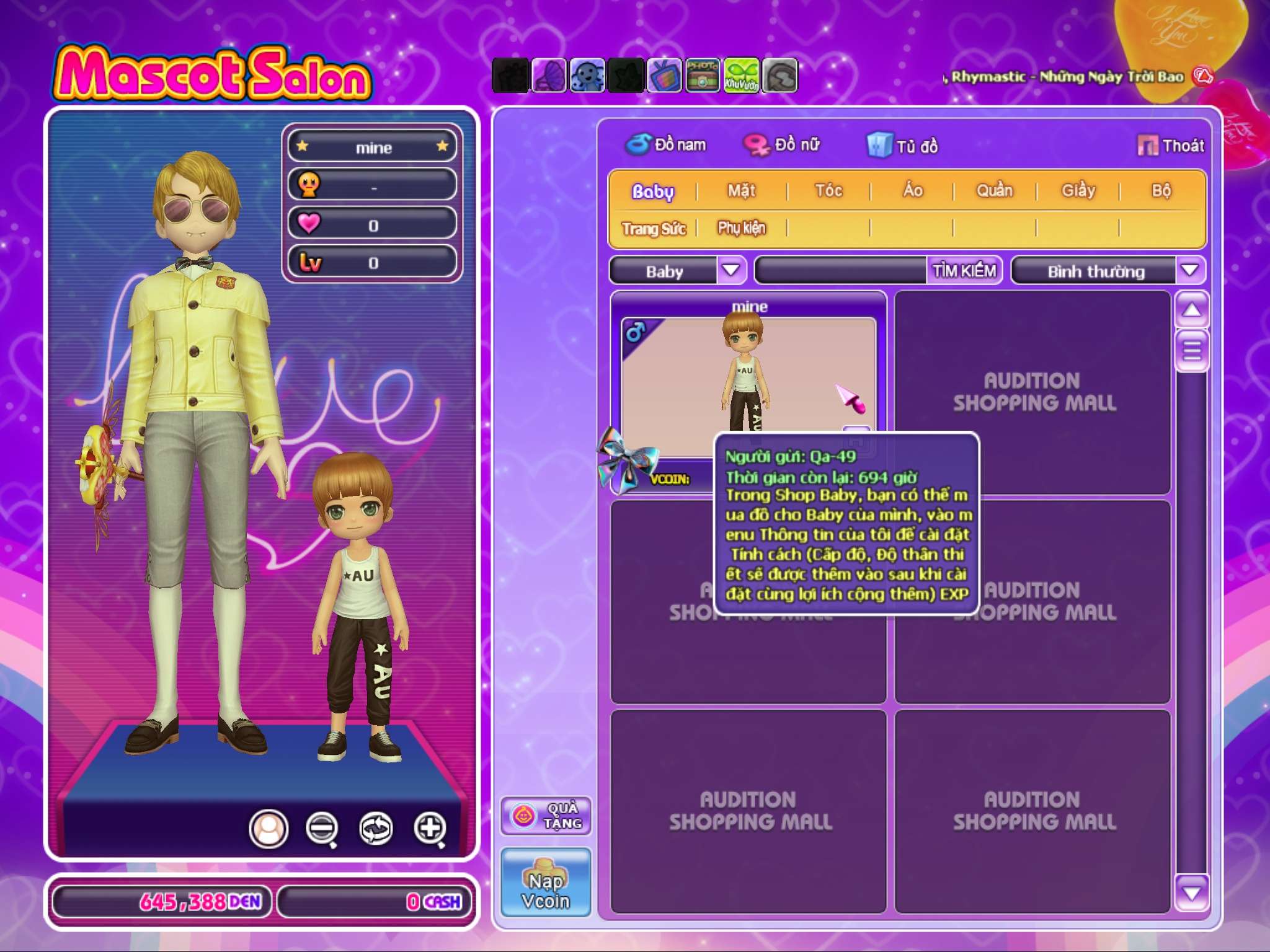Open the Trang Sức category
The image size is (1270, 952).
(654, 229)
